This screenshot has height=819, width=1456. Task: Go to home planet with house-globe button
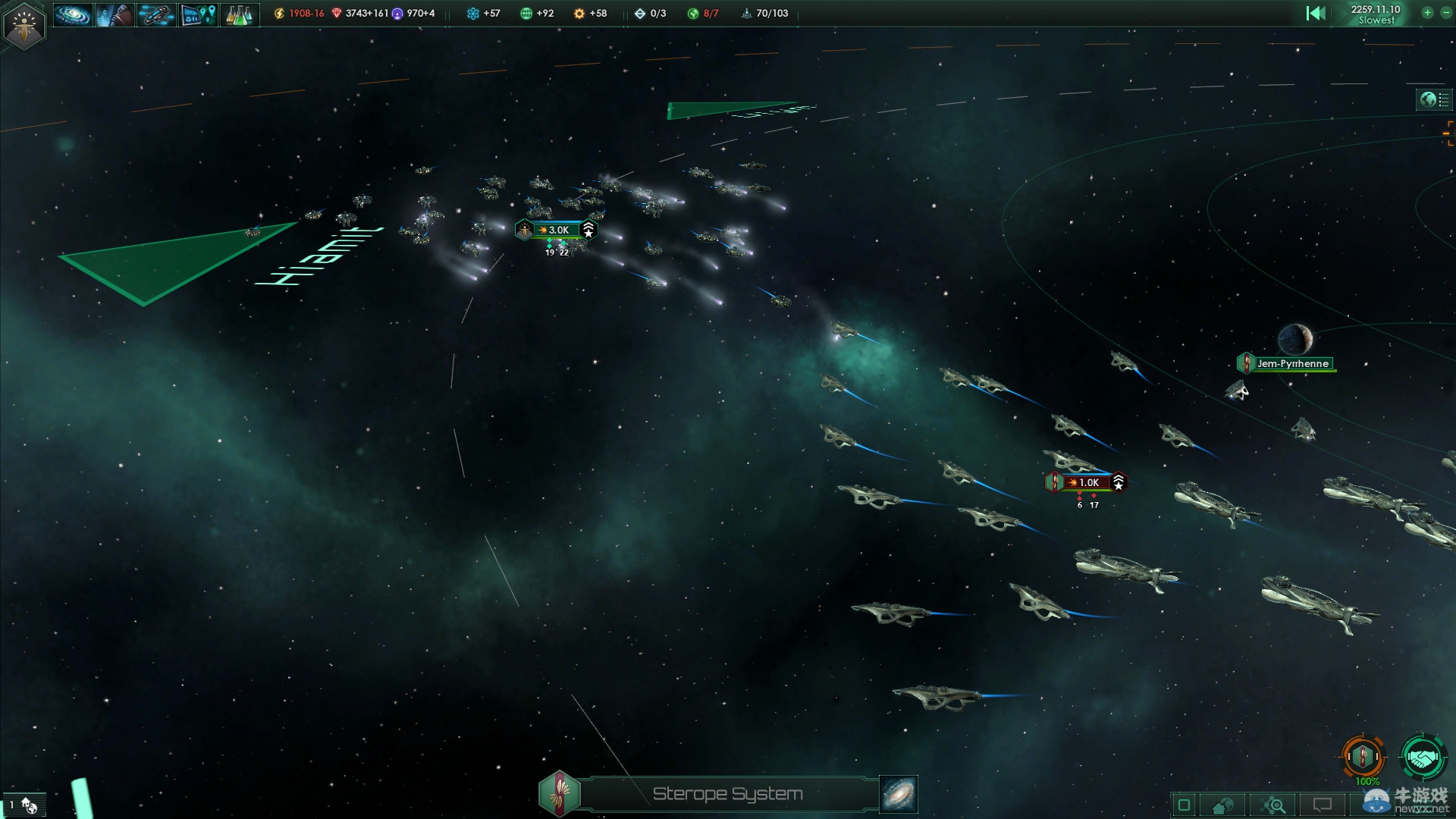tap(1223, 805)
